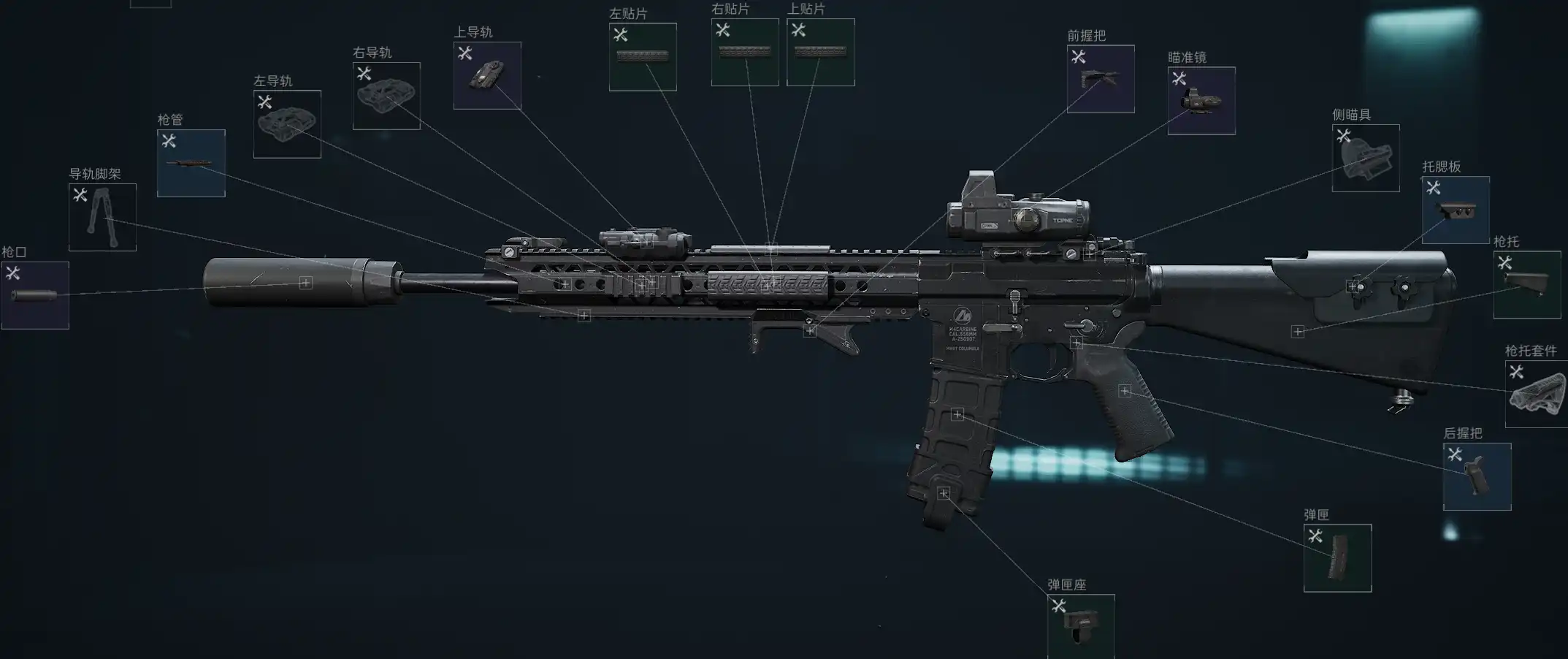Choose the 右贴片 right patch slot
1568x659 pixels.
[x=745, y=52]
